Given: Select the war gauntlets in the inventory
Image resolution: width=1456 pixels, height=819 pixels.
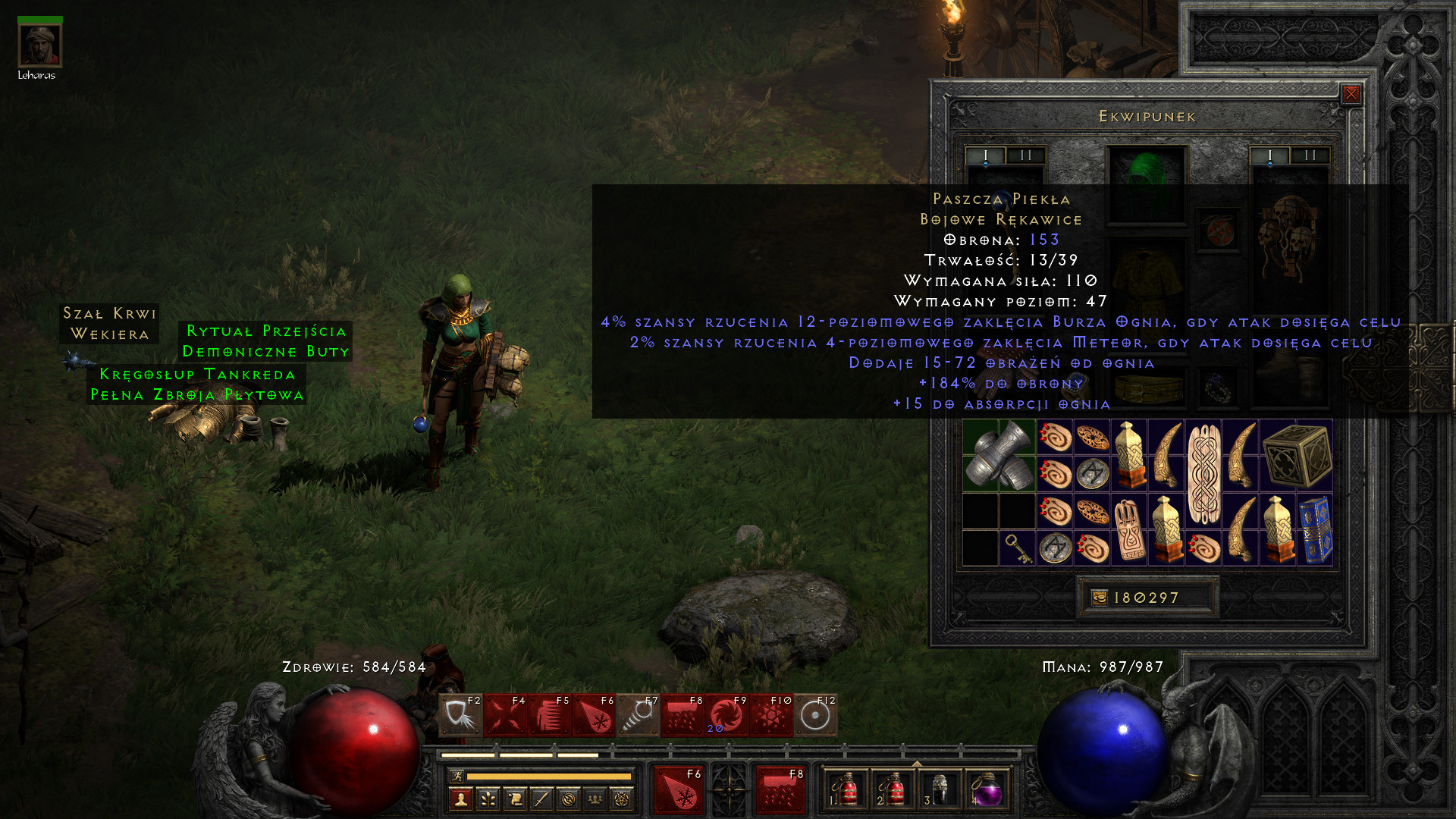Looking at the screenshot, I should pyautogui.click(x=999, y=455).
